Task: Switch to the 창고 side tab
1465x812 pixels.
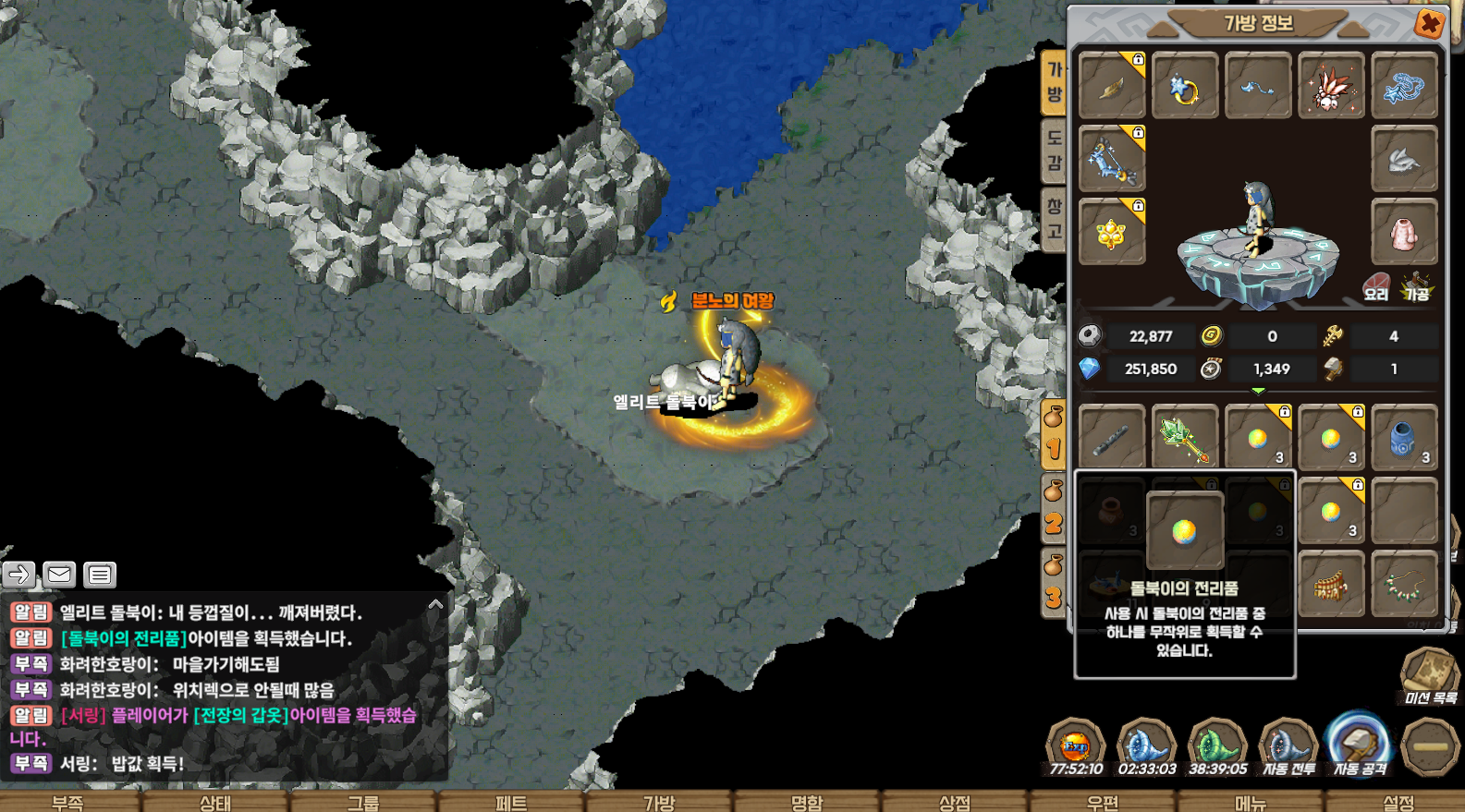Action: (x=1054, y=219)
